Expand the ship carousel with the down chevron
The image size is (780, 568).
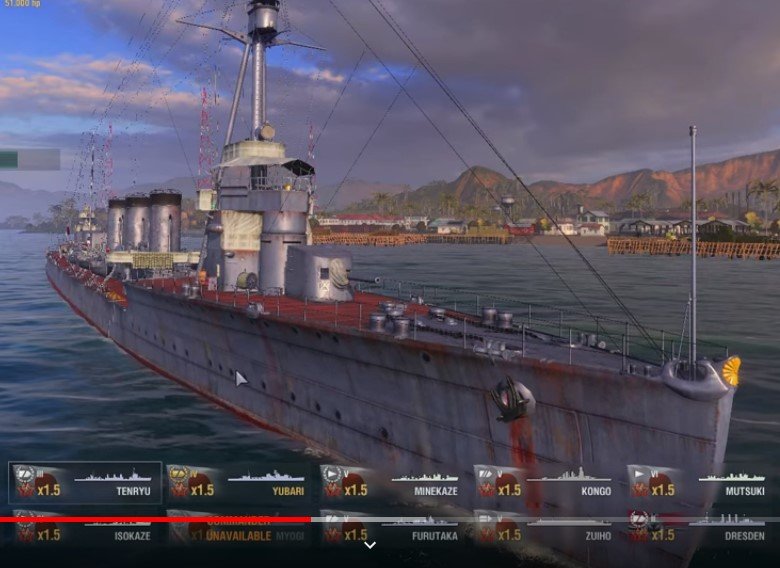click(x=370, y=545)
